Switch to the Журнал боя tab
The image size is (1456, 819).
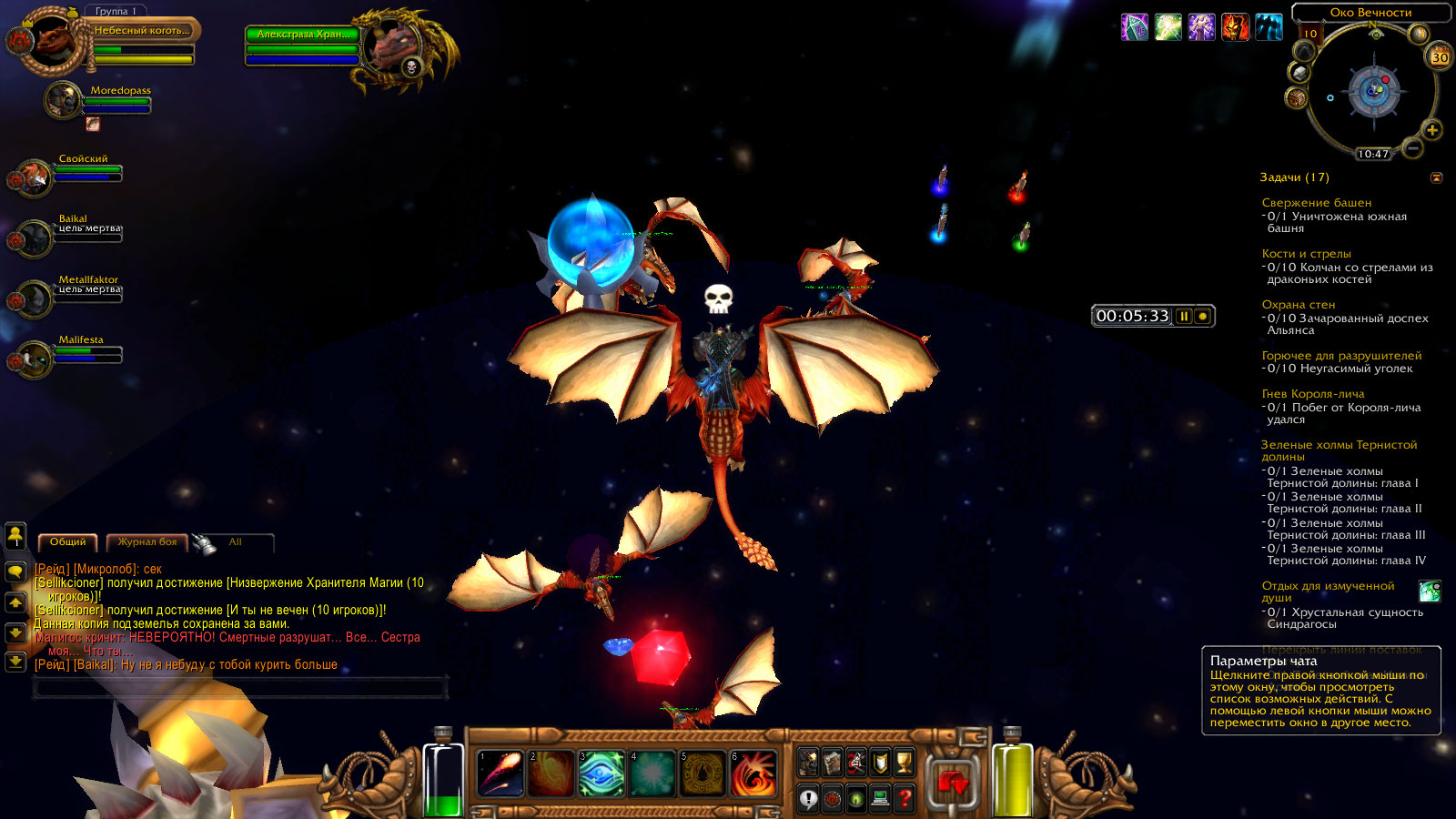pos(147,542)
